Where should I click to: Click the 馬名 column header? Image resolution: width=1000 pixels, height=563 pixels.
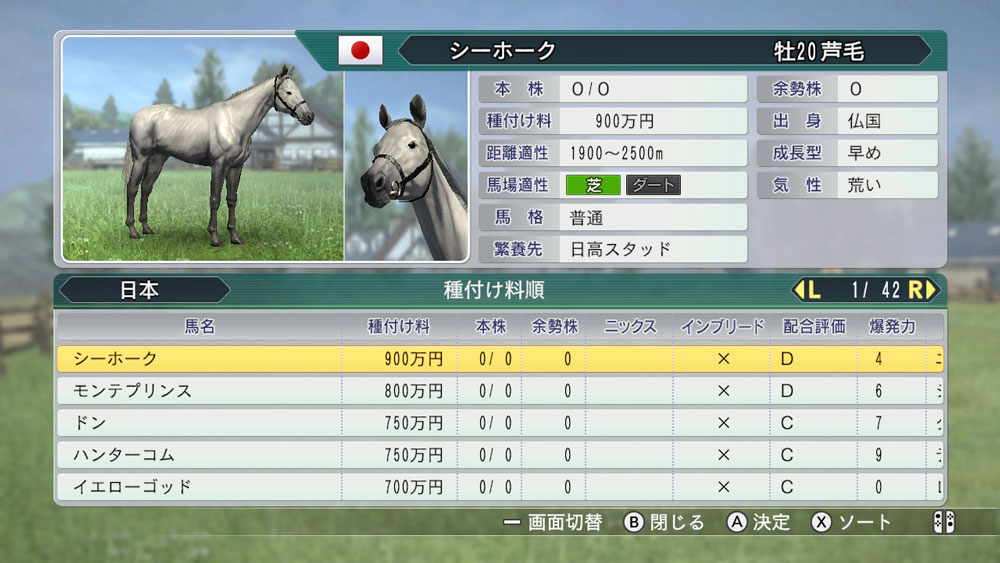coord(200,326)
